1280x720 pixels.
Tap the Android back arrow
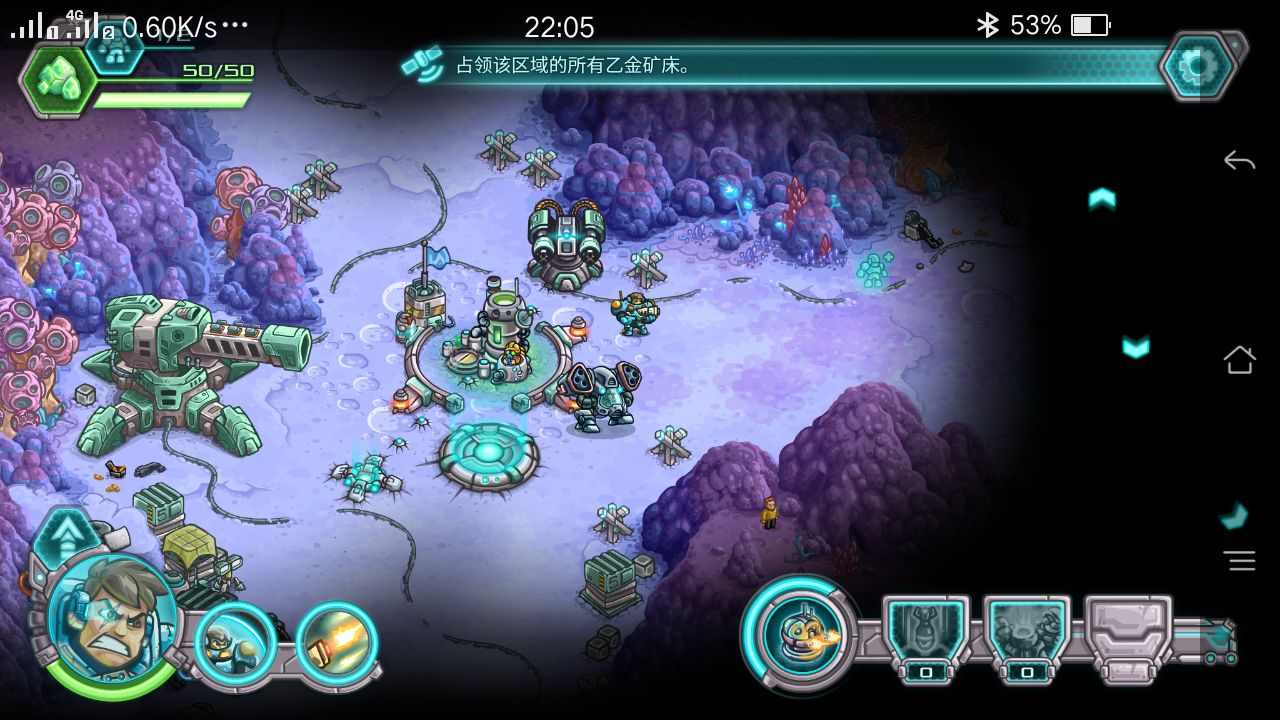(x=1239, y=160)
